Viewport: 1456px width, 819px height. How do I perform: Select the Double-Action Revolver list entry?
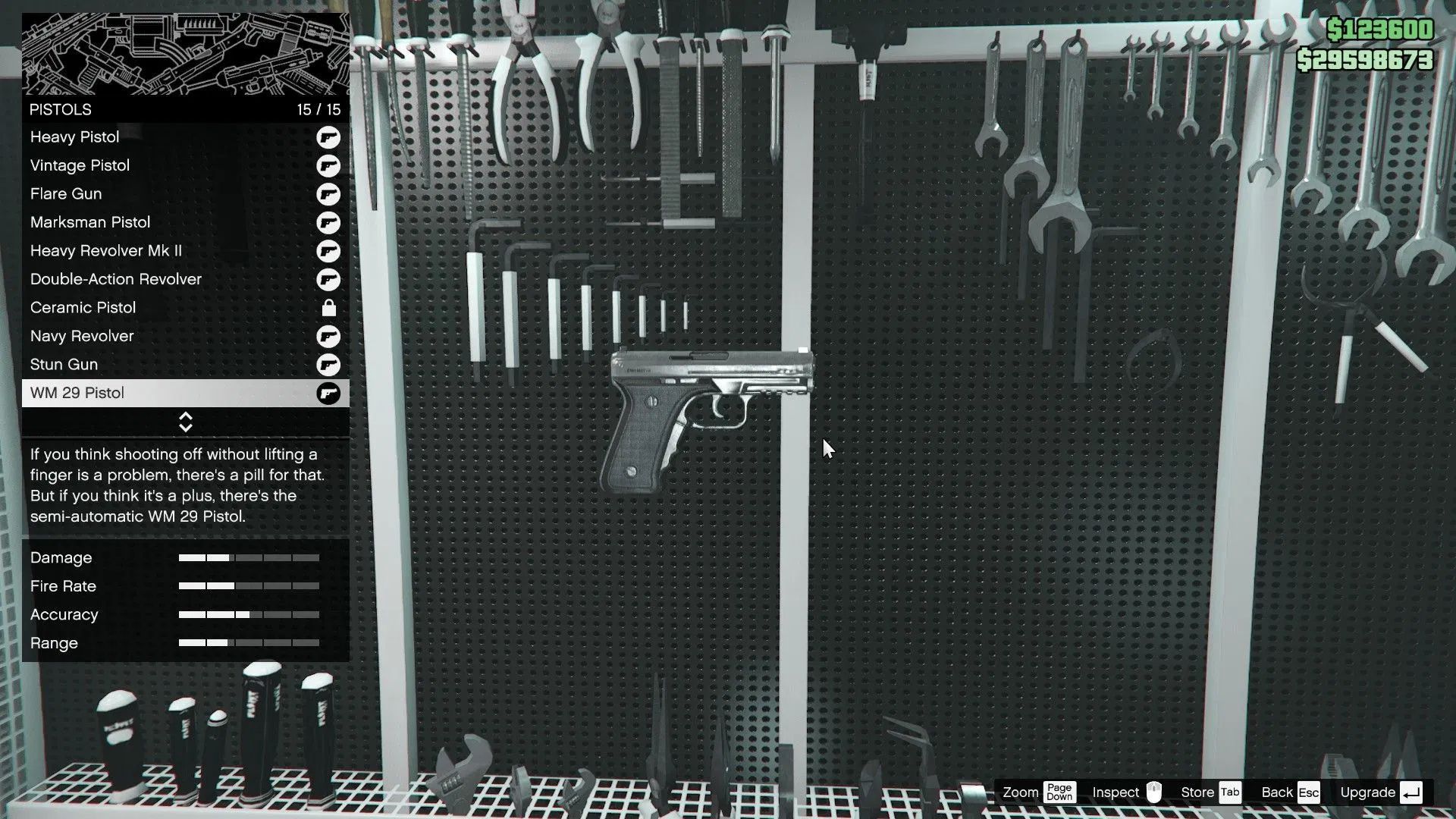click(115, 279)
